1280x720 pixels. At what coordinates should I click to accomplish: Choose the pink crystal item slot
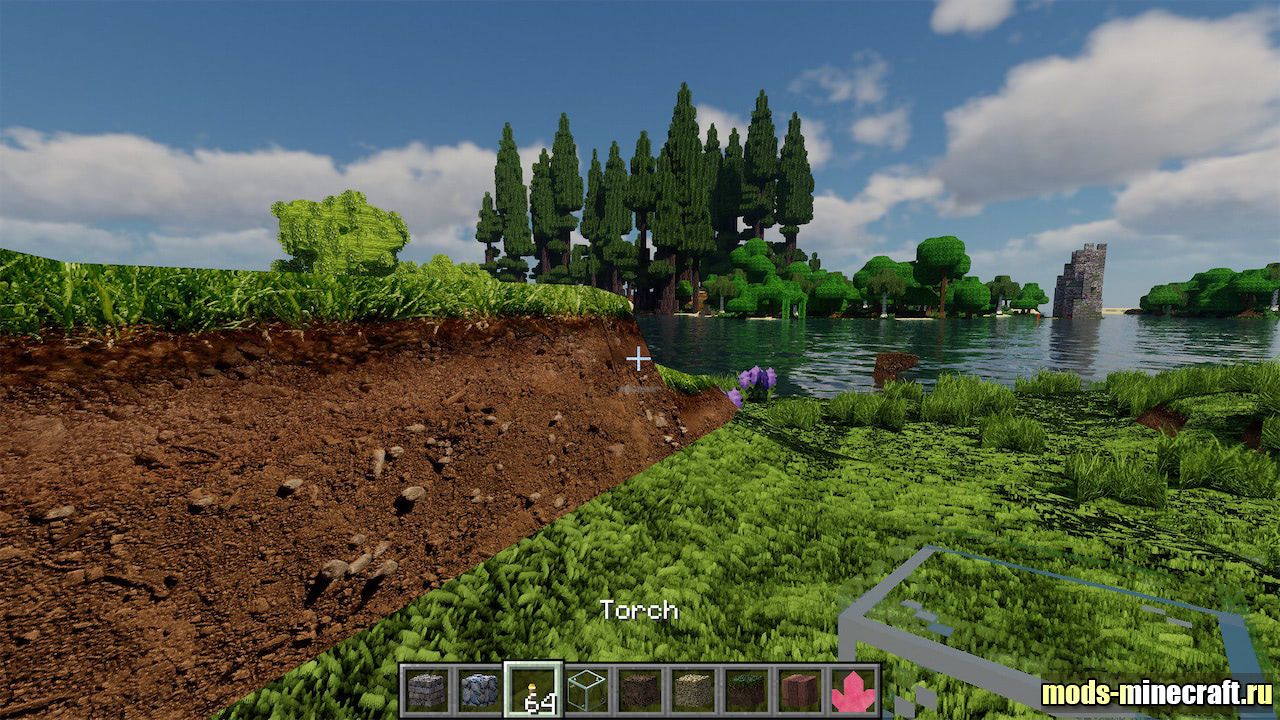coord(853,690)
